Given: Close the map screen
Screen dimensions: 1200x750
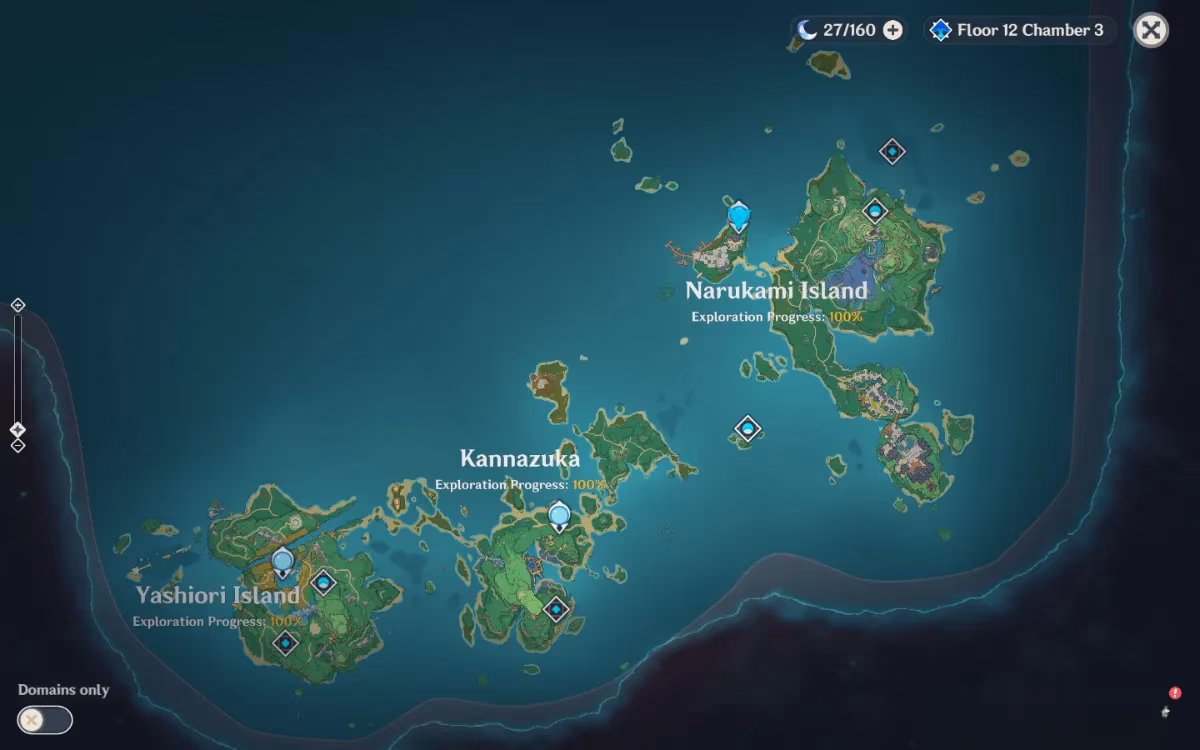Looking at the screenshot, I should (1151, 30).
